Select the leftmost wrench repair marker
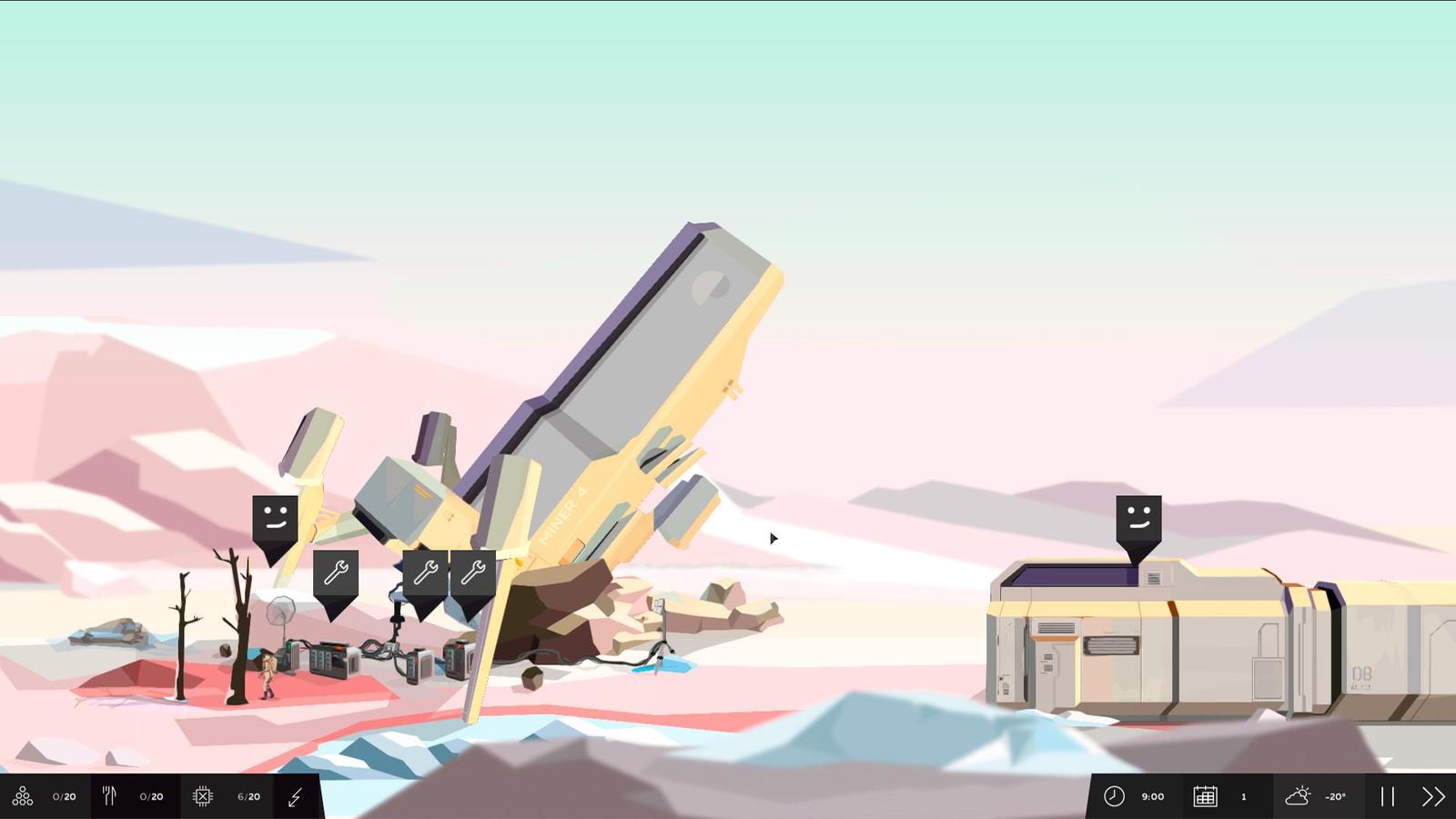The height and width of the screenshot is (819, 1456). click(x=336, y=571)
